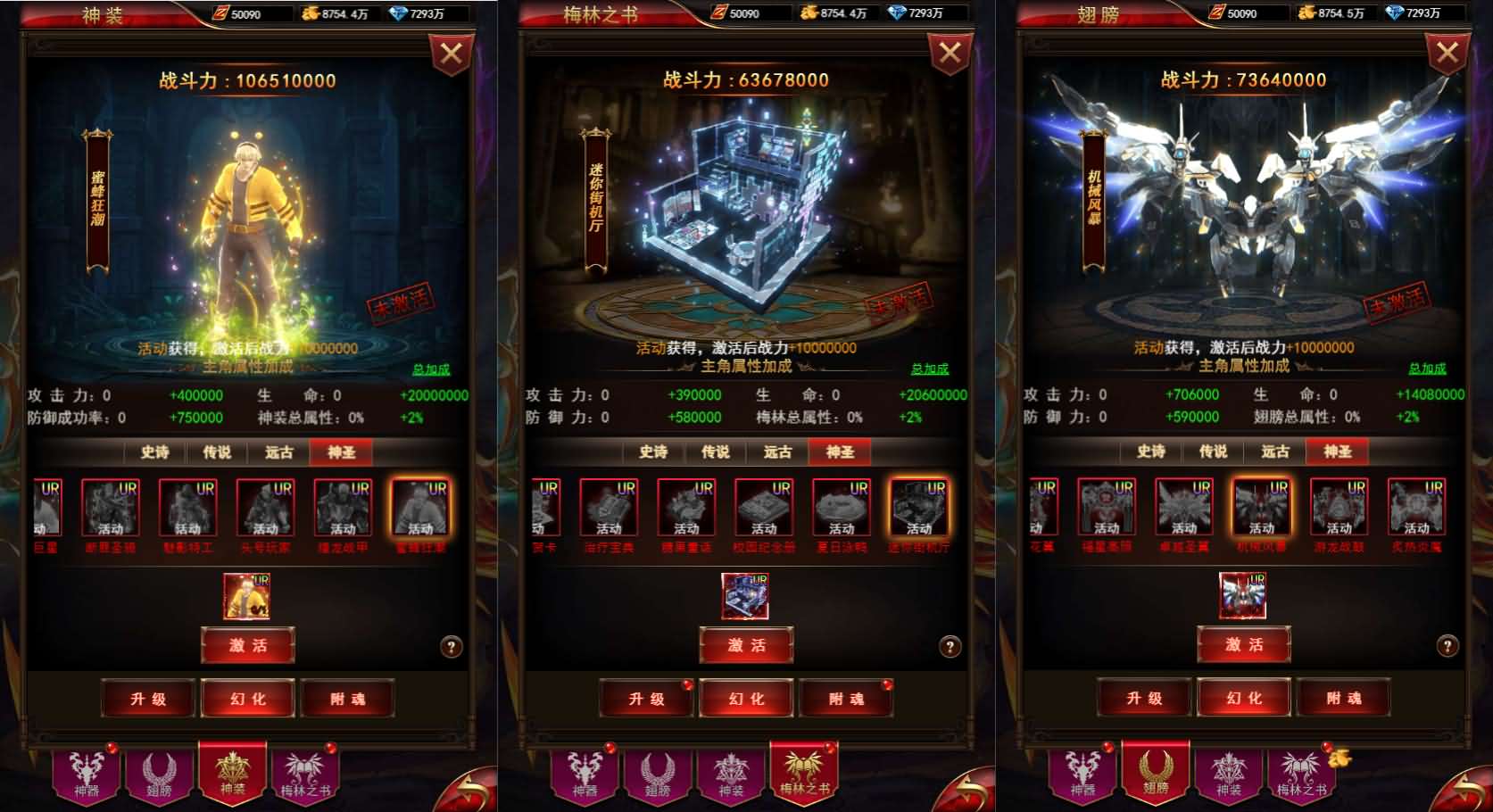Select the 夏日泳鸭 UR item icon

842,509
